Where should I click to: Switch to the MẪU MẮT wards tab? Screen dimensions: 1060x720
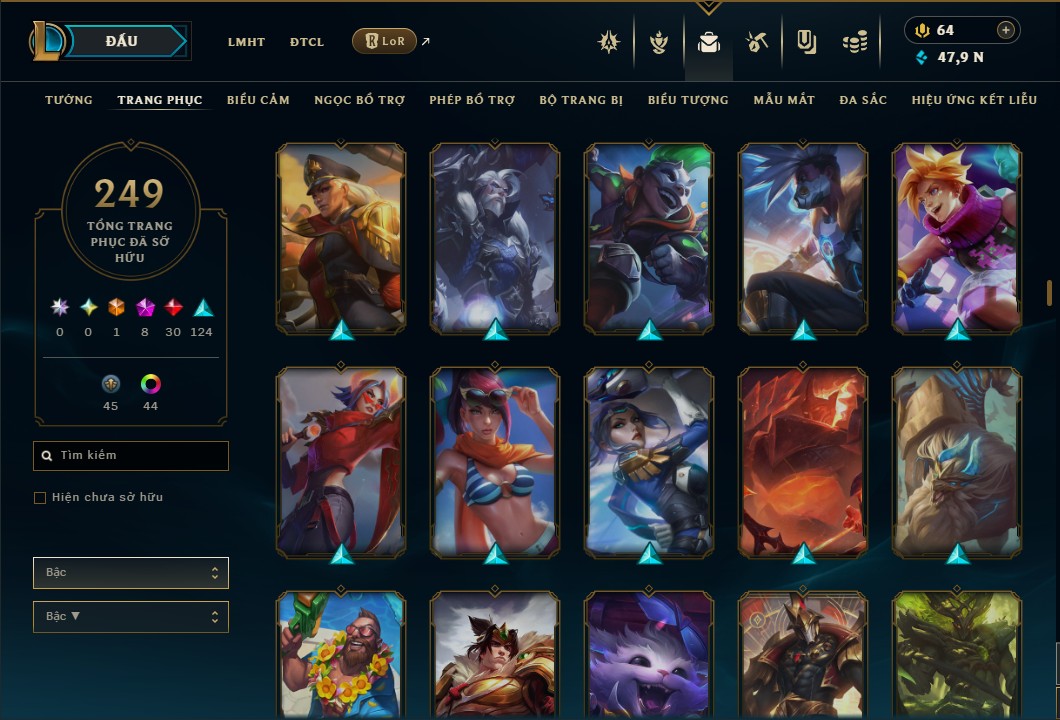(x=784, y=100)
